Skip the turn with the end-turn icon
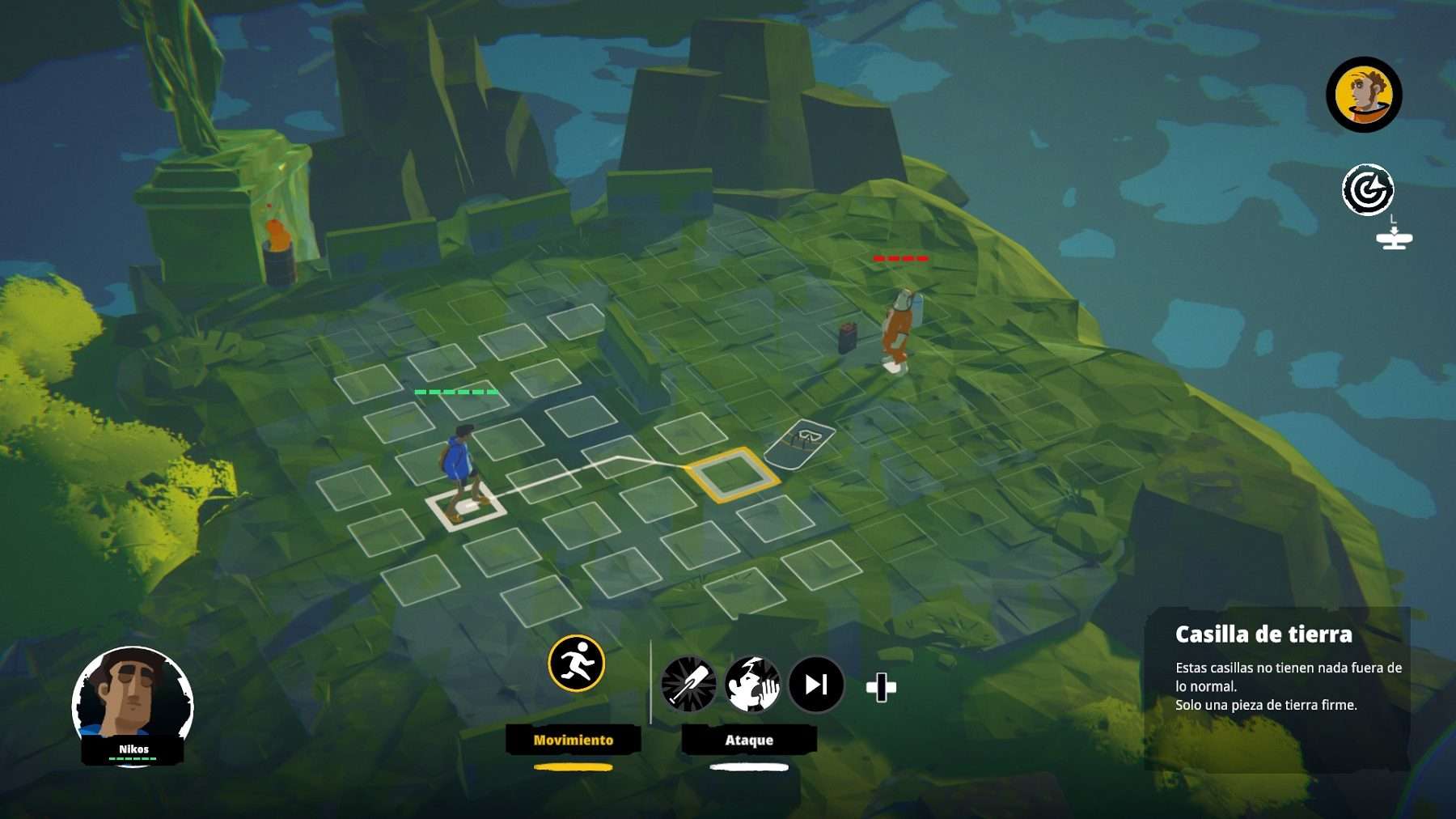1456x819 pixels. point(816,685)
